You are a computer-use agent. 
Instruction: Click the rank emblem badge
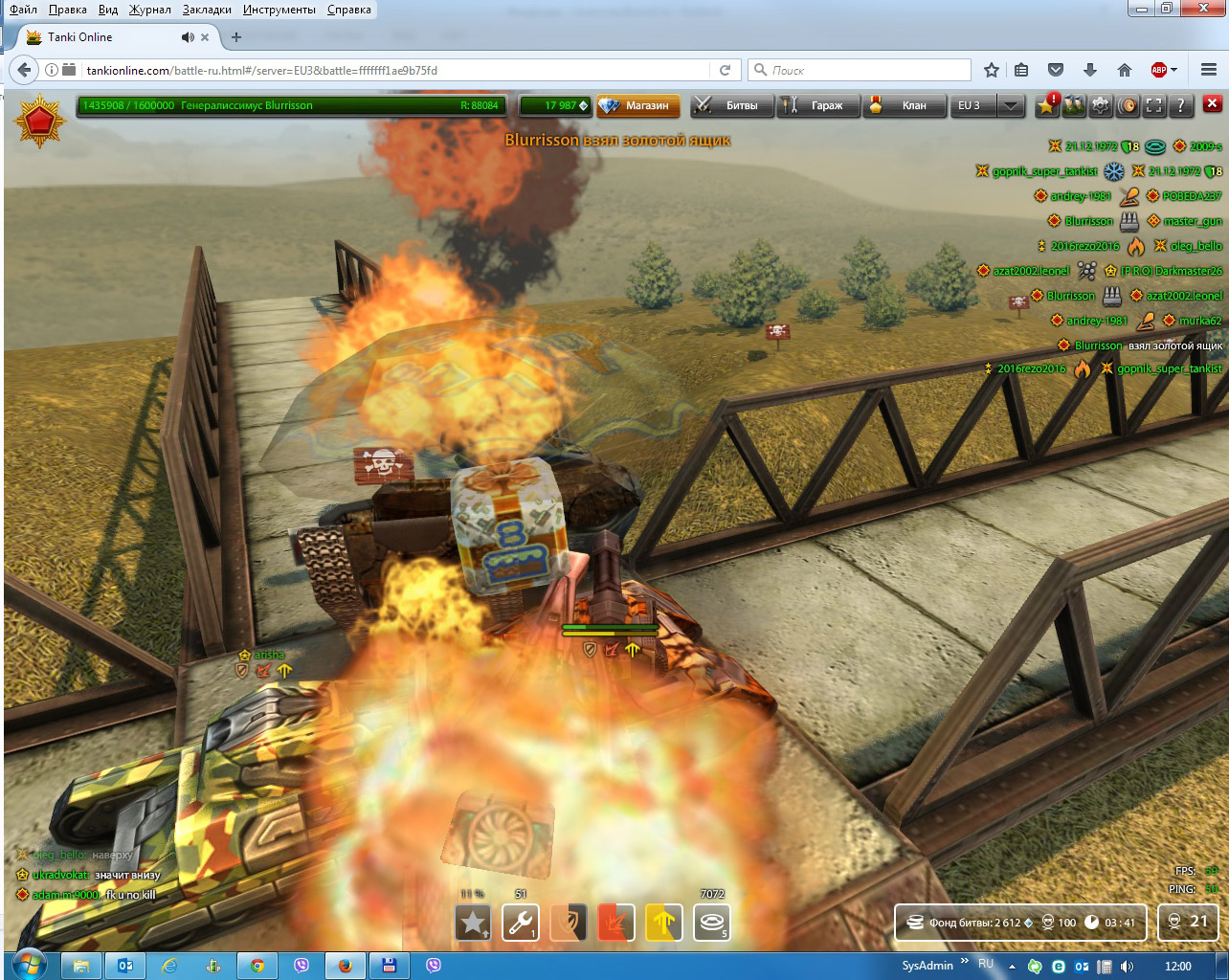[39, 122]
